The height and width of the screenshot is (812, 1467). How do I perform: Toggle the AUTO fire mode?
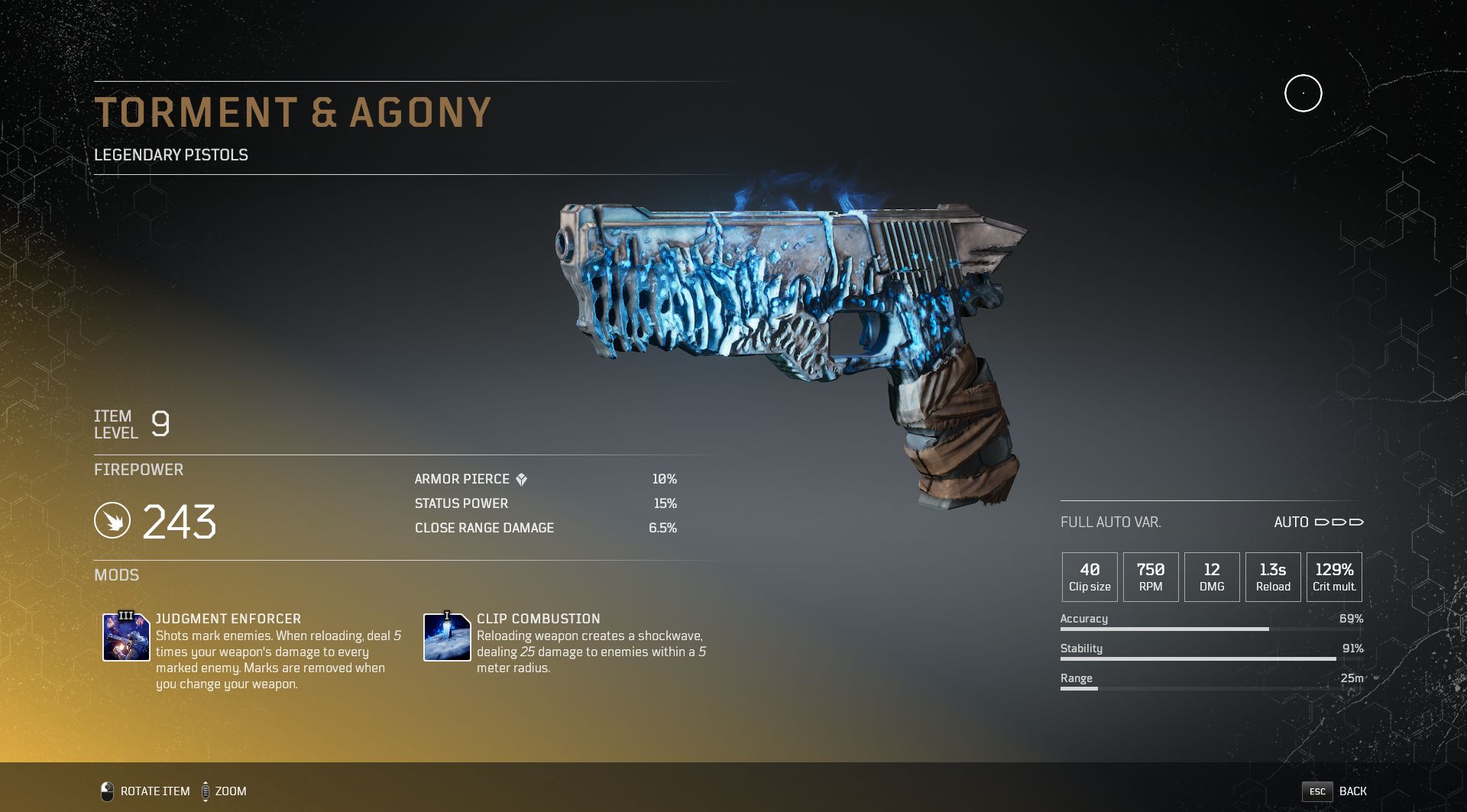point(1293,522)
